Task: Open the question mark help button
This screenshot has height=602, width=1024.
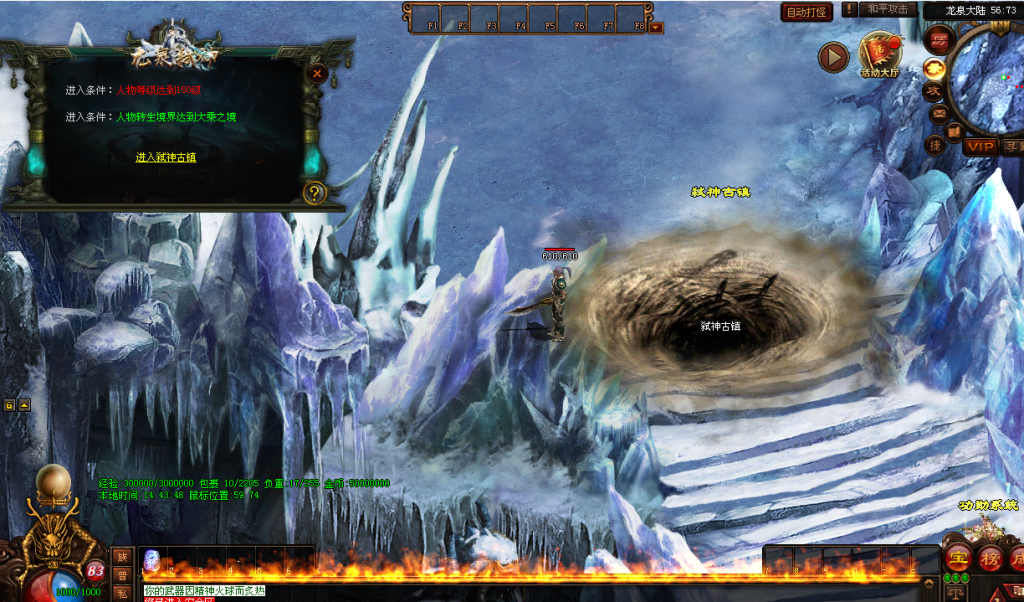Action: tap(315, 192)
